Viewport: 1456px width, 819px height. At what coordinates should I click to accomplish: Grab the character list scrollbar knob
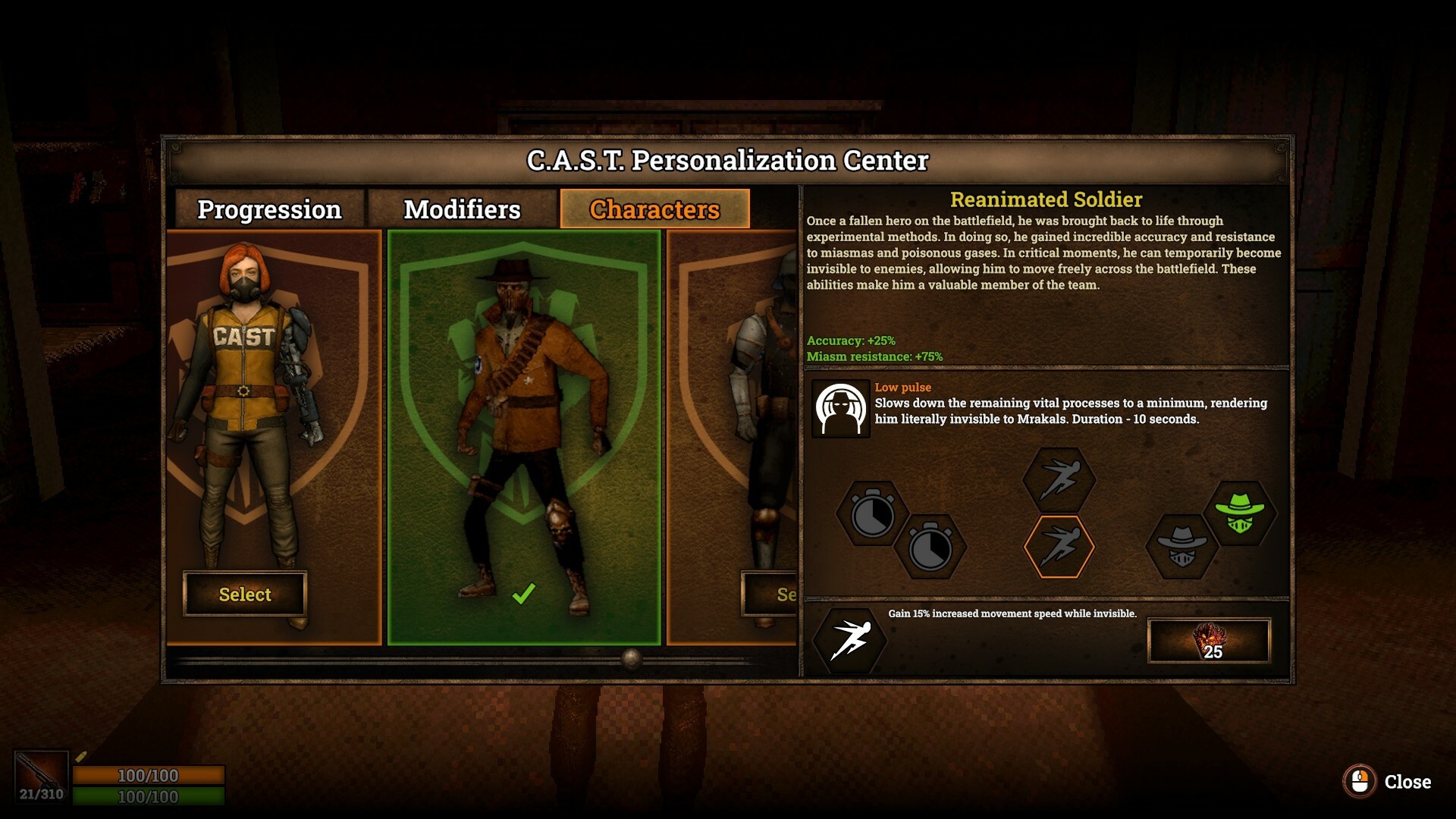(x=632, y=658)
